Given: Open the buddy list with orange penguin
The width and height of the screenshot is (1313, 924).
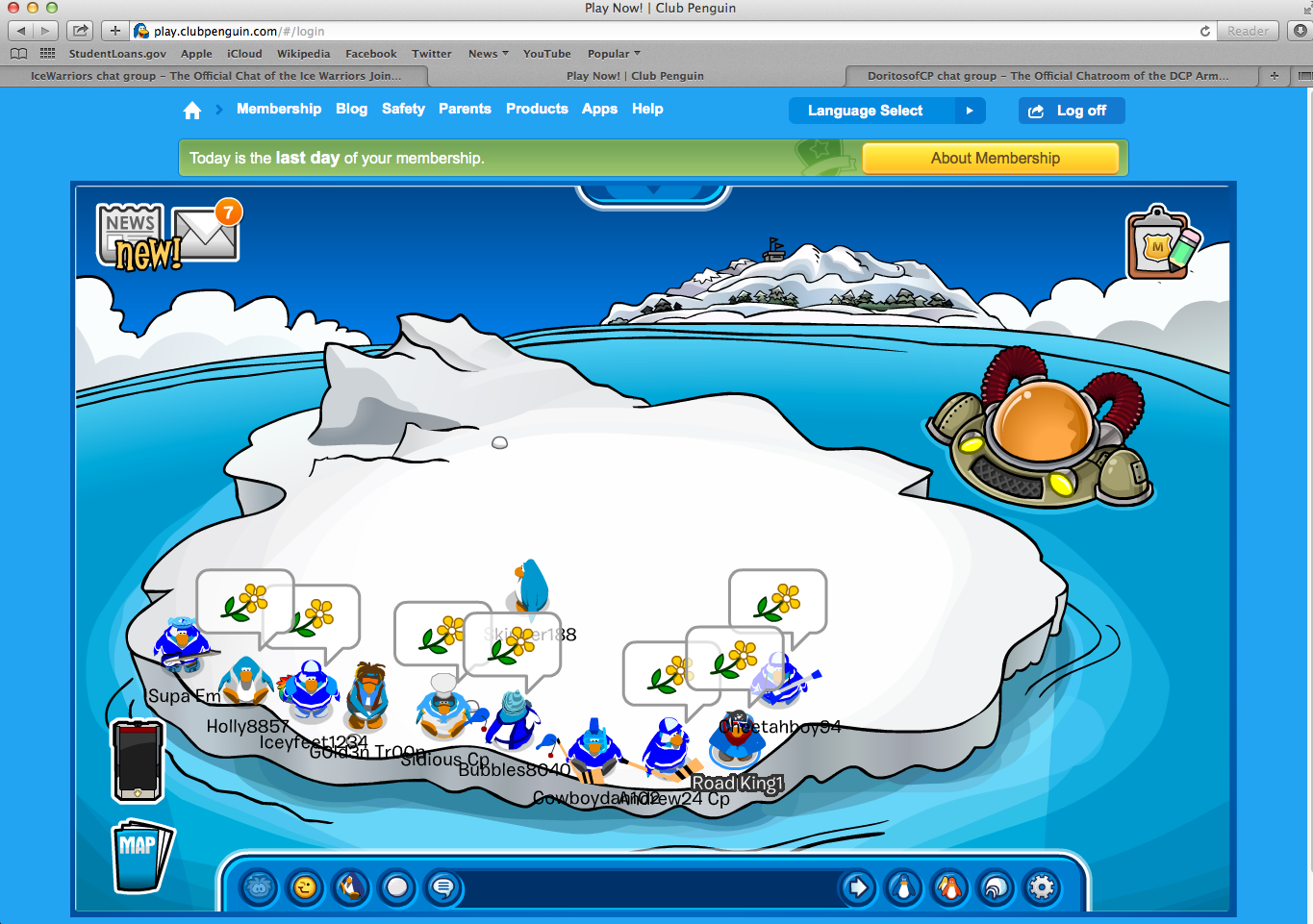Looking at the screenshot, I should pyautogui.click(x=949, y=887).
